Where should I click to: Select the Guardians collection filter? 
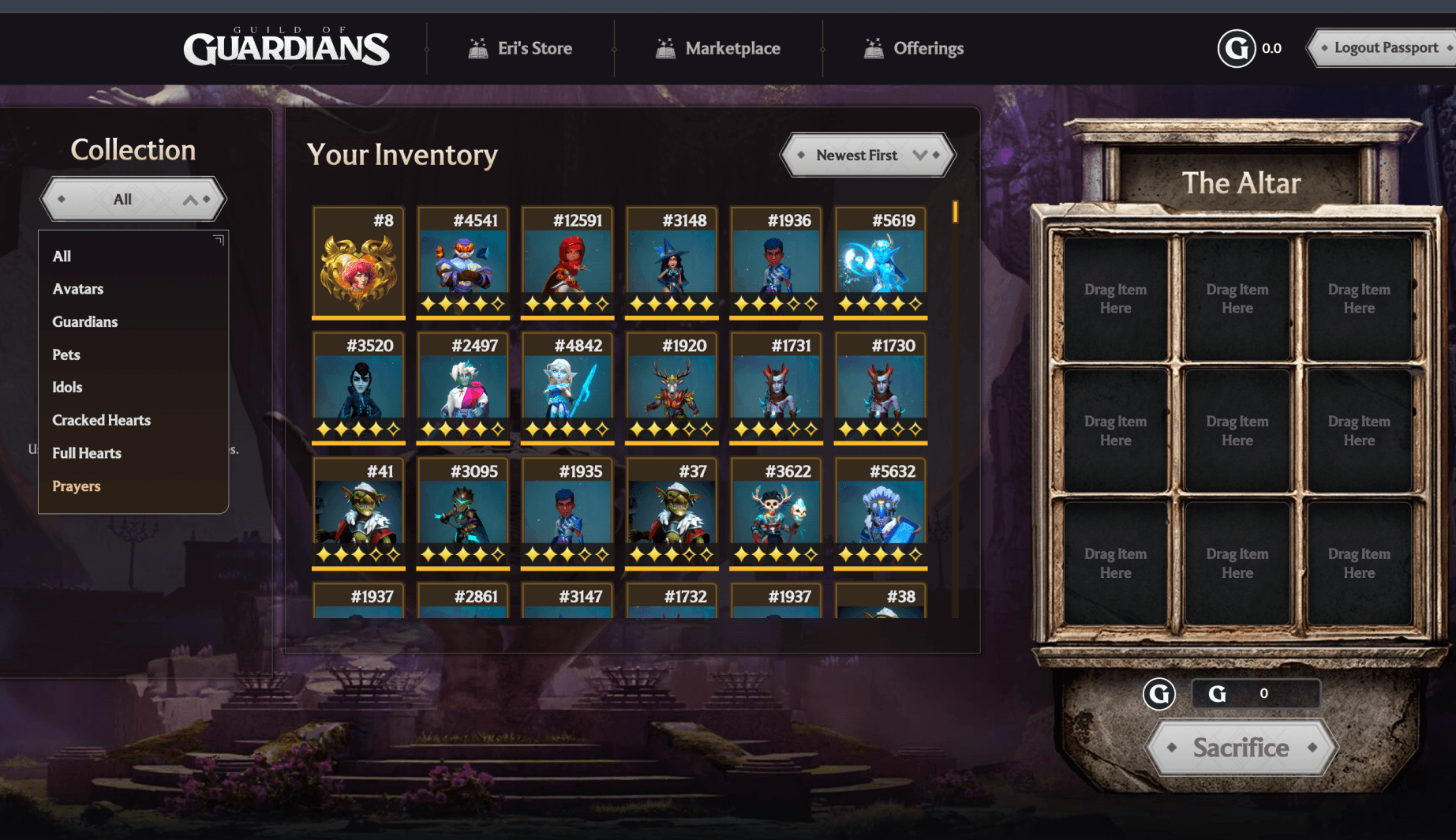[x=84, y=321]
